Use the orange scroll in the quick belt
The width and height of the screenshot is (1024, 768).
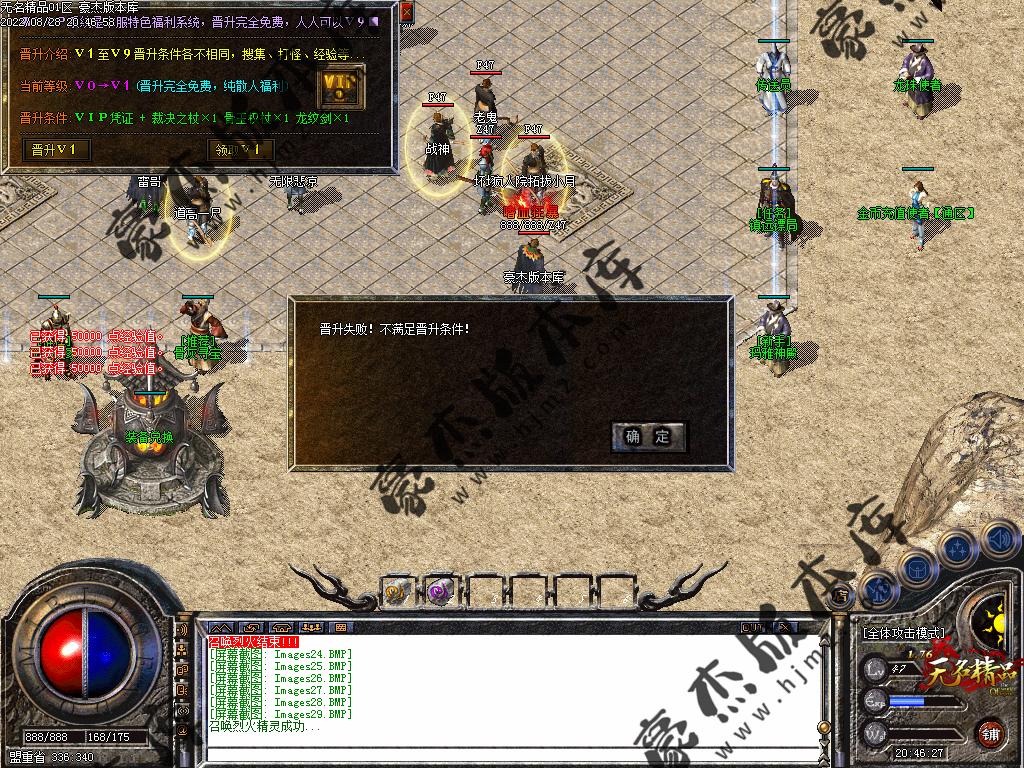(396, 592)
